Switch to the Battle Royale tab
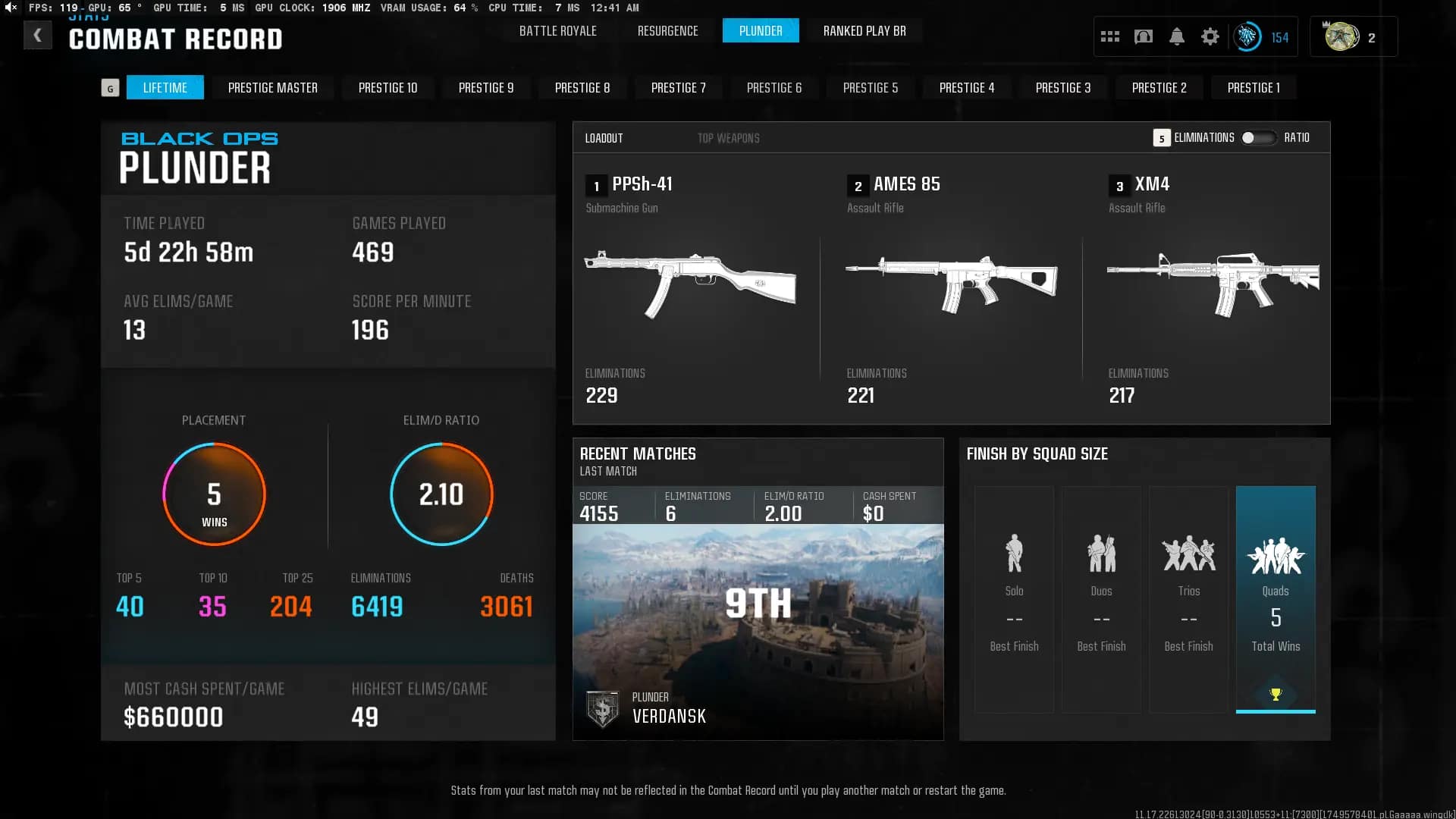This screenshot has width=1456, height=819. point(557,31)
